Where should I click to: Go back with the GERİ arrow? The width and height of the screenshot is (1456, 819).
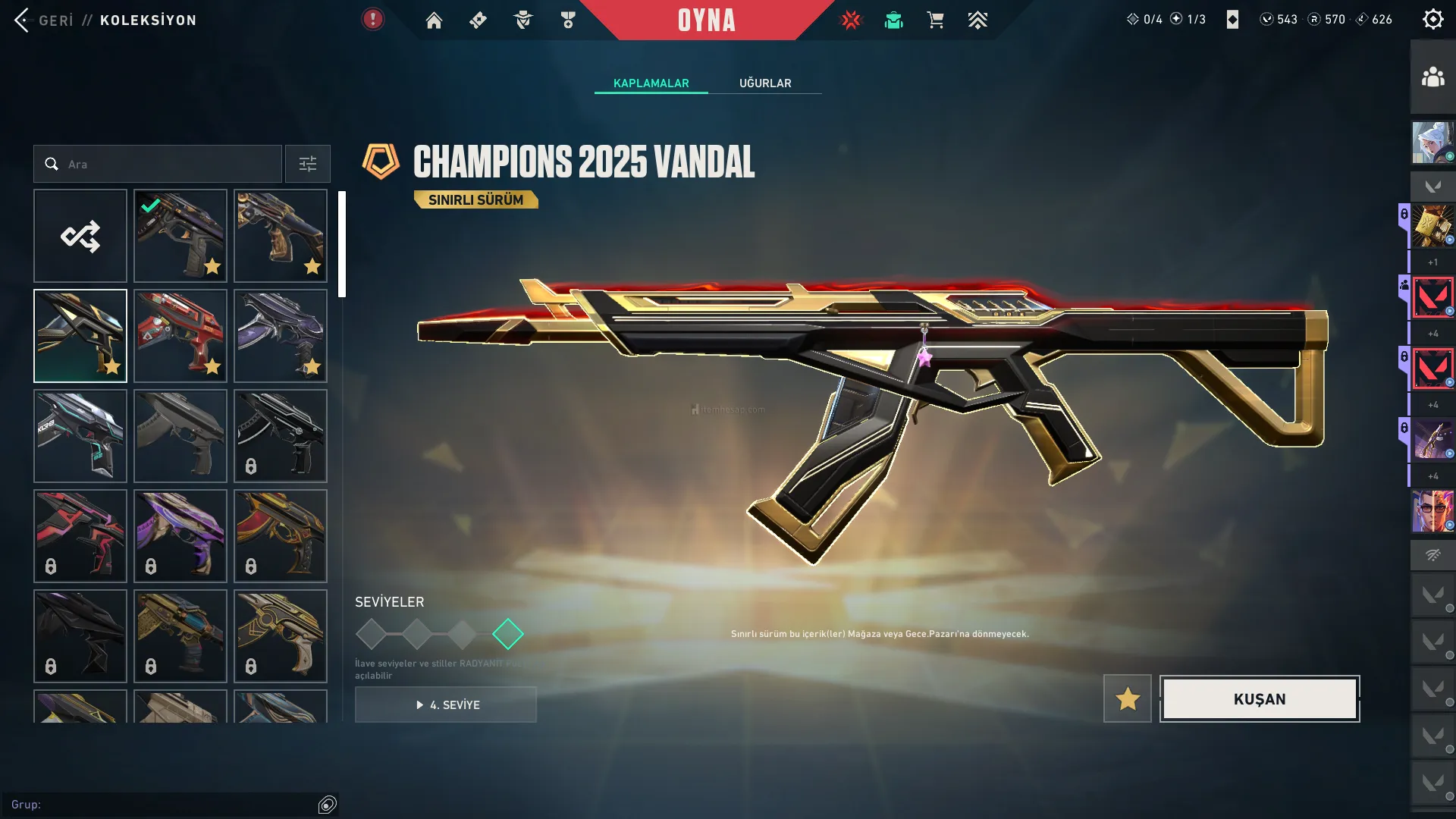23,20
